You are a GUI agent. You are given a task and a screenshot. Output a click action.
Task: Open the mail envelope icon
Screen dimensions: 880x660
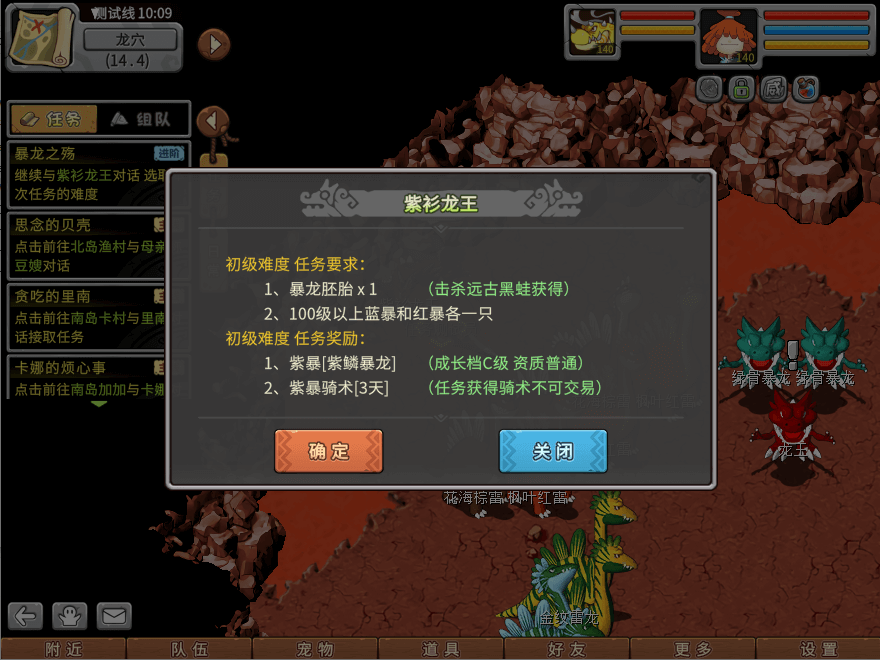(x=115, y=616)
